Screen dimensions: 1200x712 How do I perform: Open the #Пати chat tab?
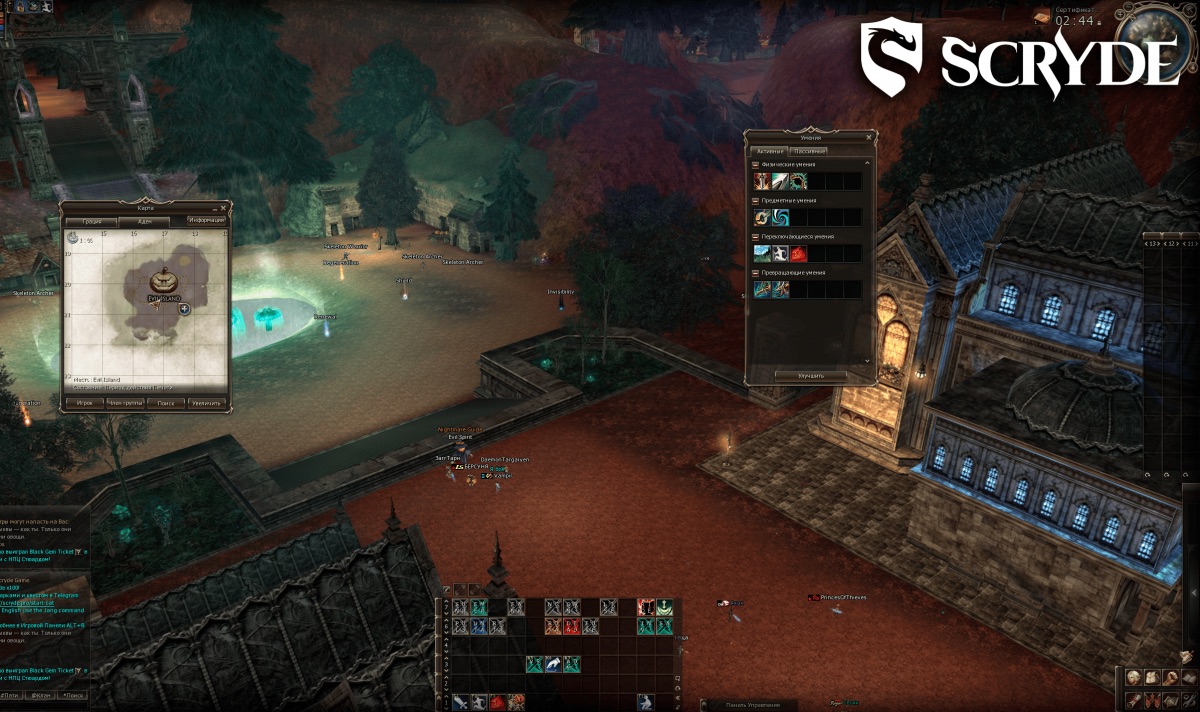(x=10, y=694)
